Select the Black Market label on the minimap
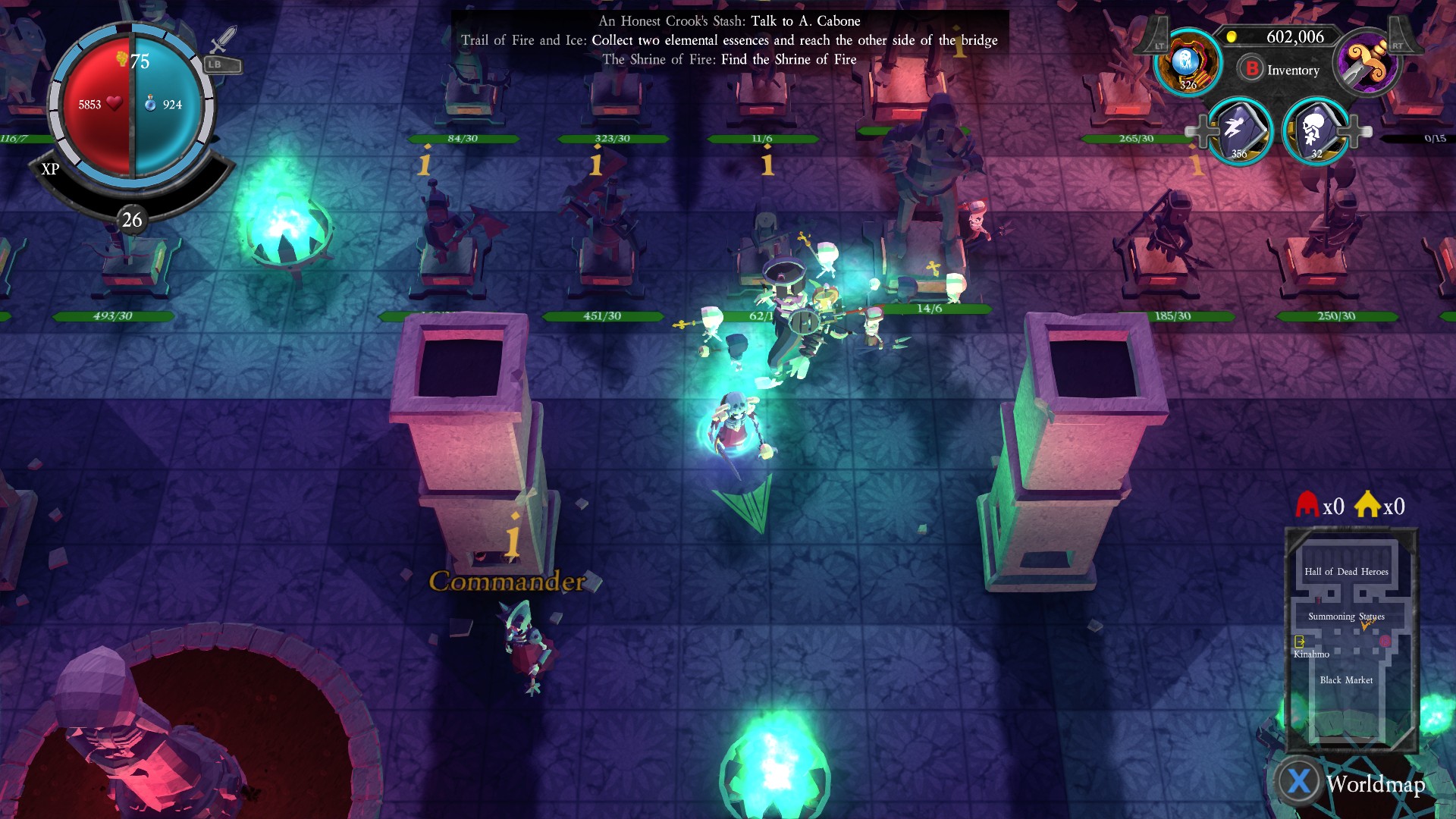1456x819 pixels. 1346,680
